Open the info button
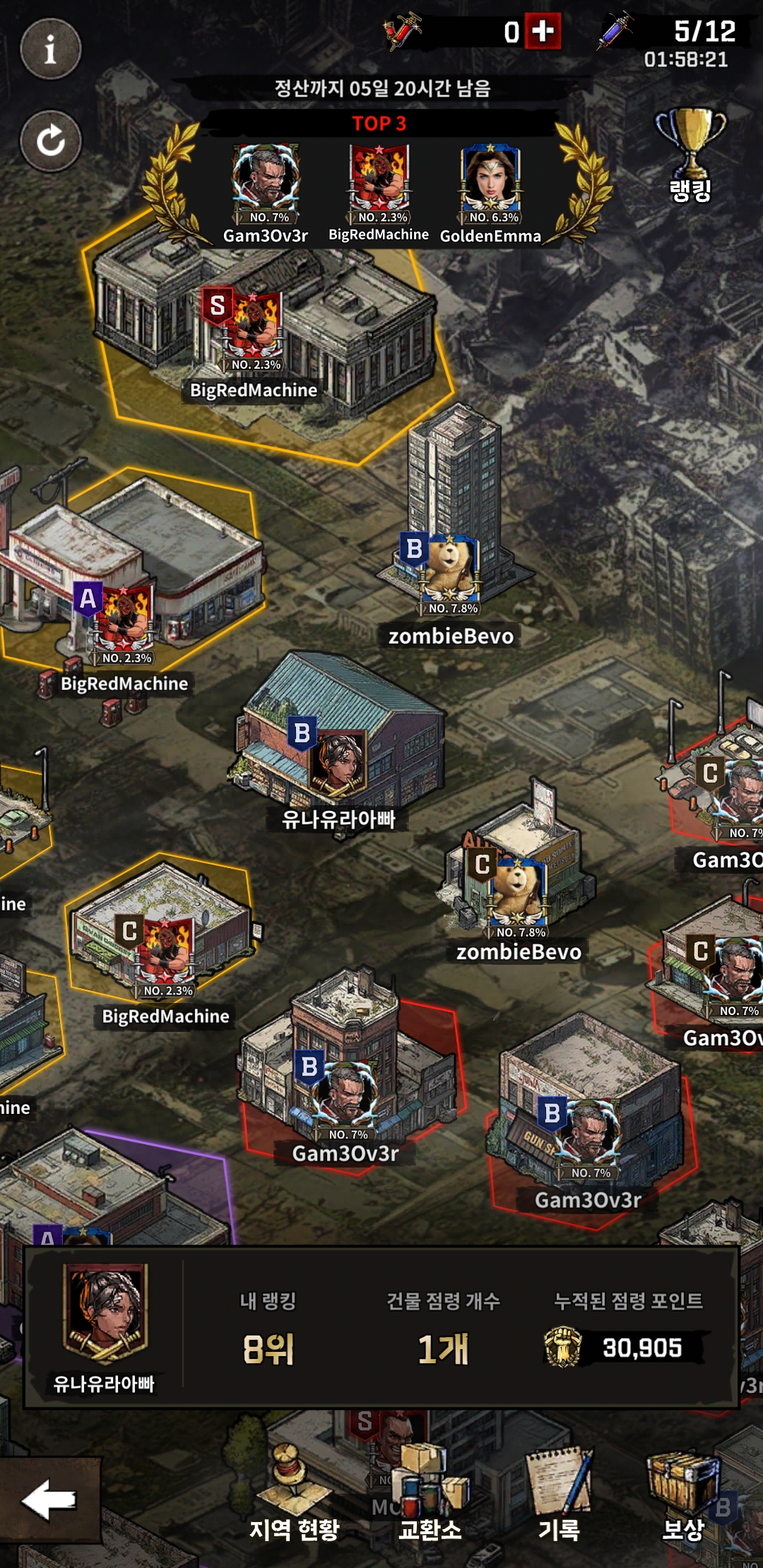The height and width of the screenshot is (1568, 763). [50, 49]
